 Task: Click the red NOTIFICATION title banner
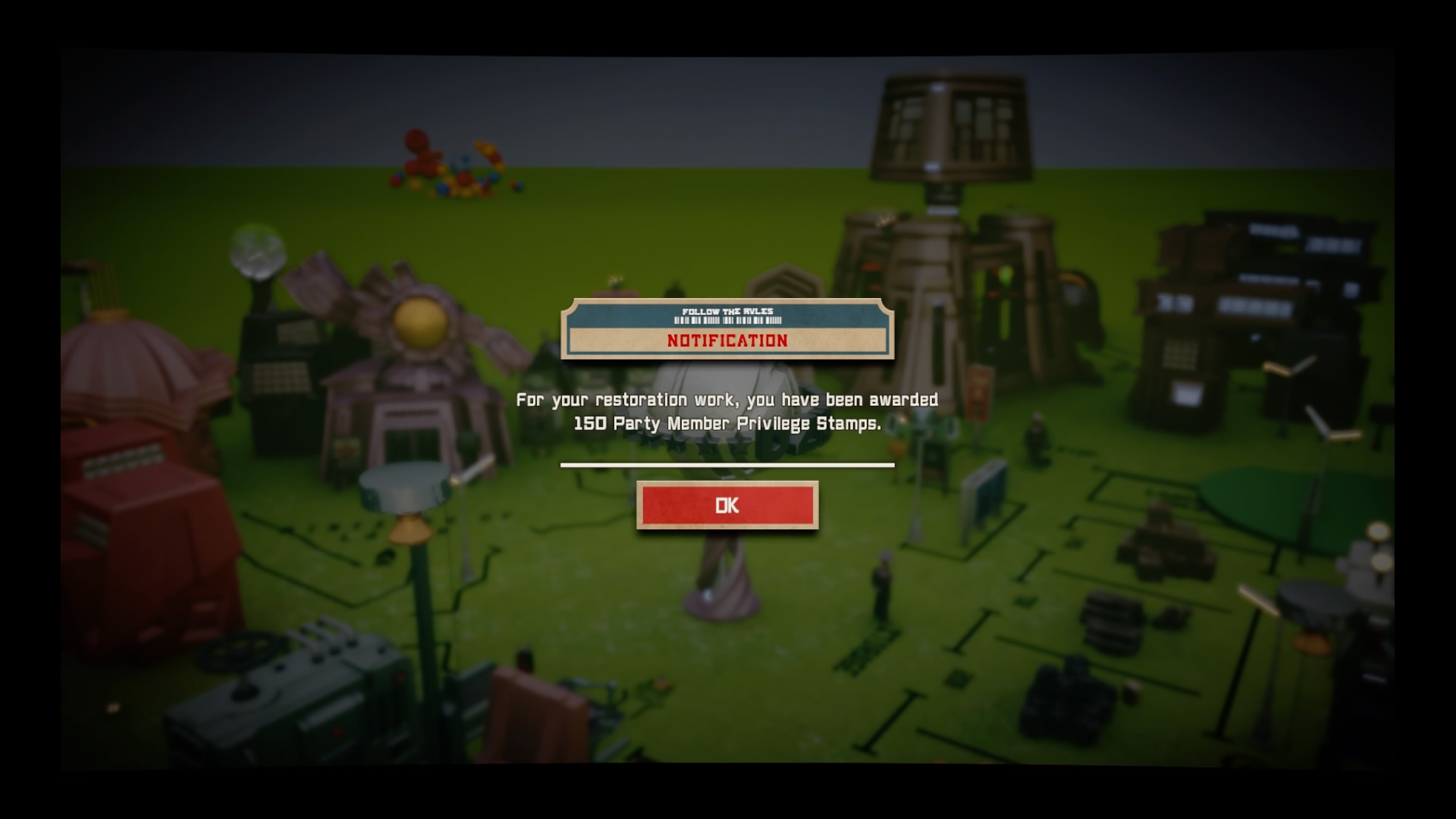coord(728,341)
